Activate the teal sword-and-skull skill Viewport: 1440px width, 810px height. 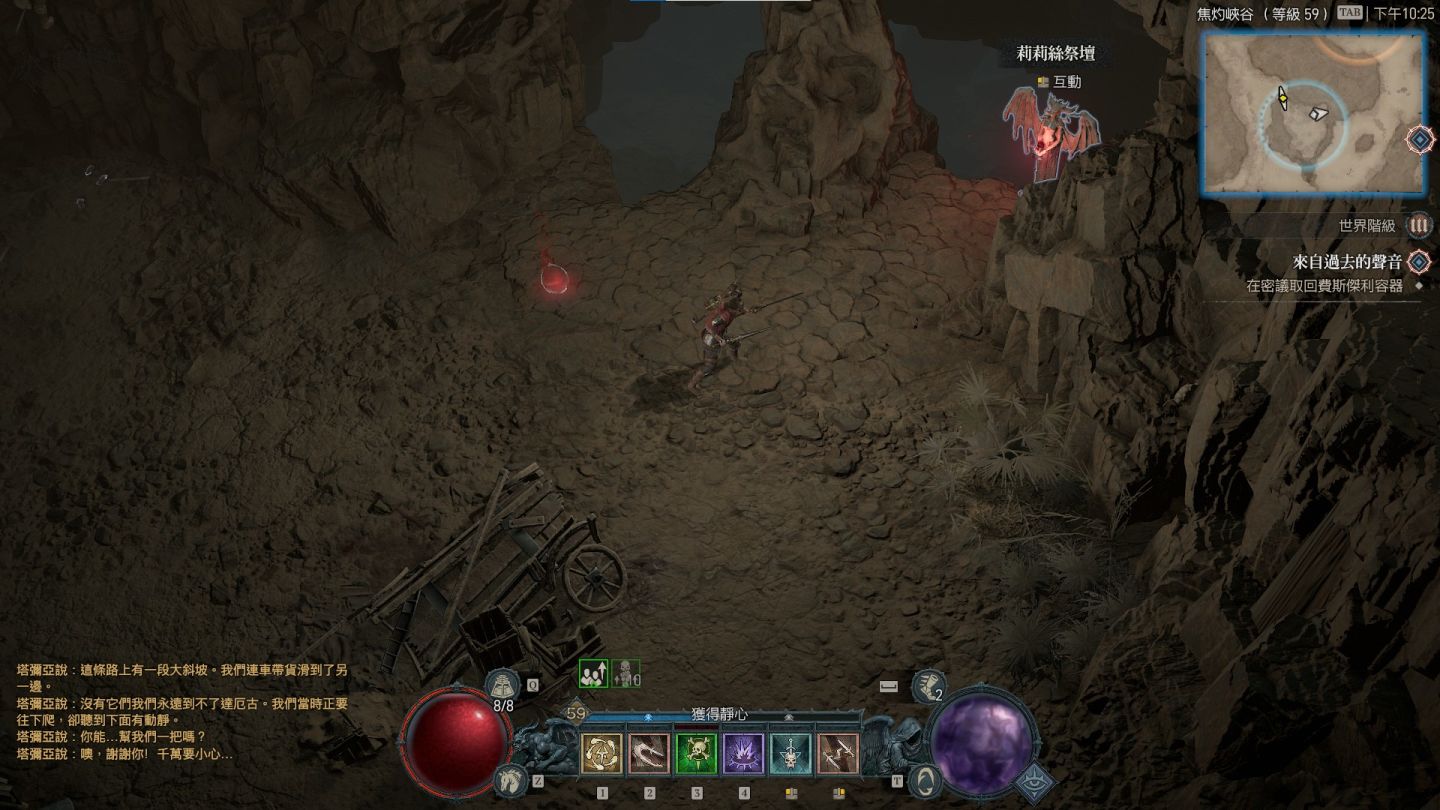pos(791,754)
